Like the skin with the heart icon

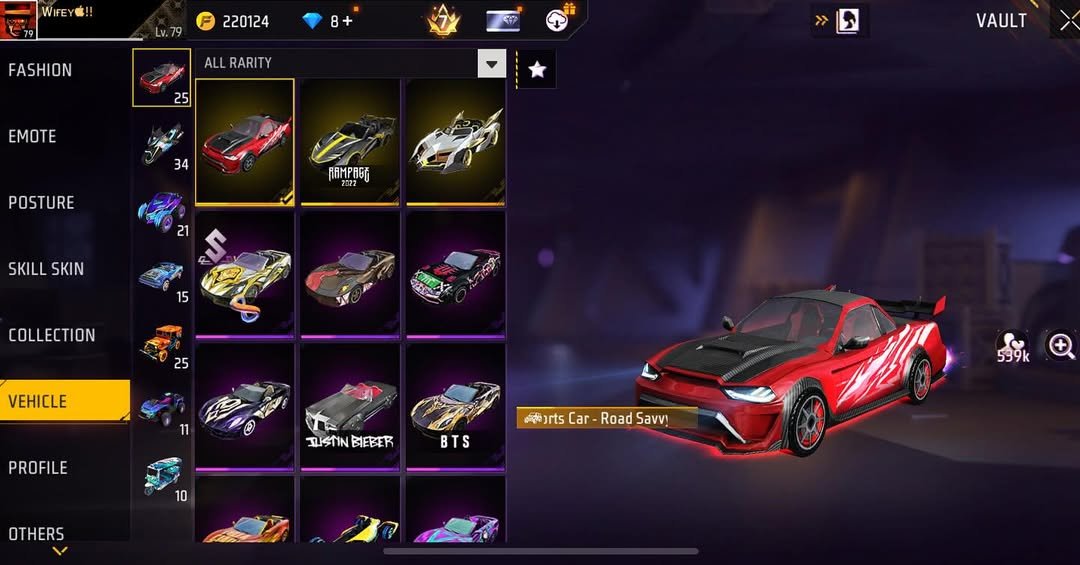point(1012,346)
